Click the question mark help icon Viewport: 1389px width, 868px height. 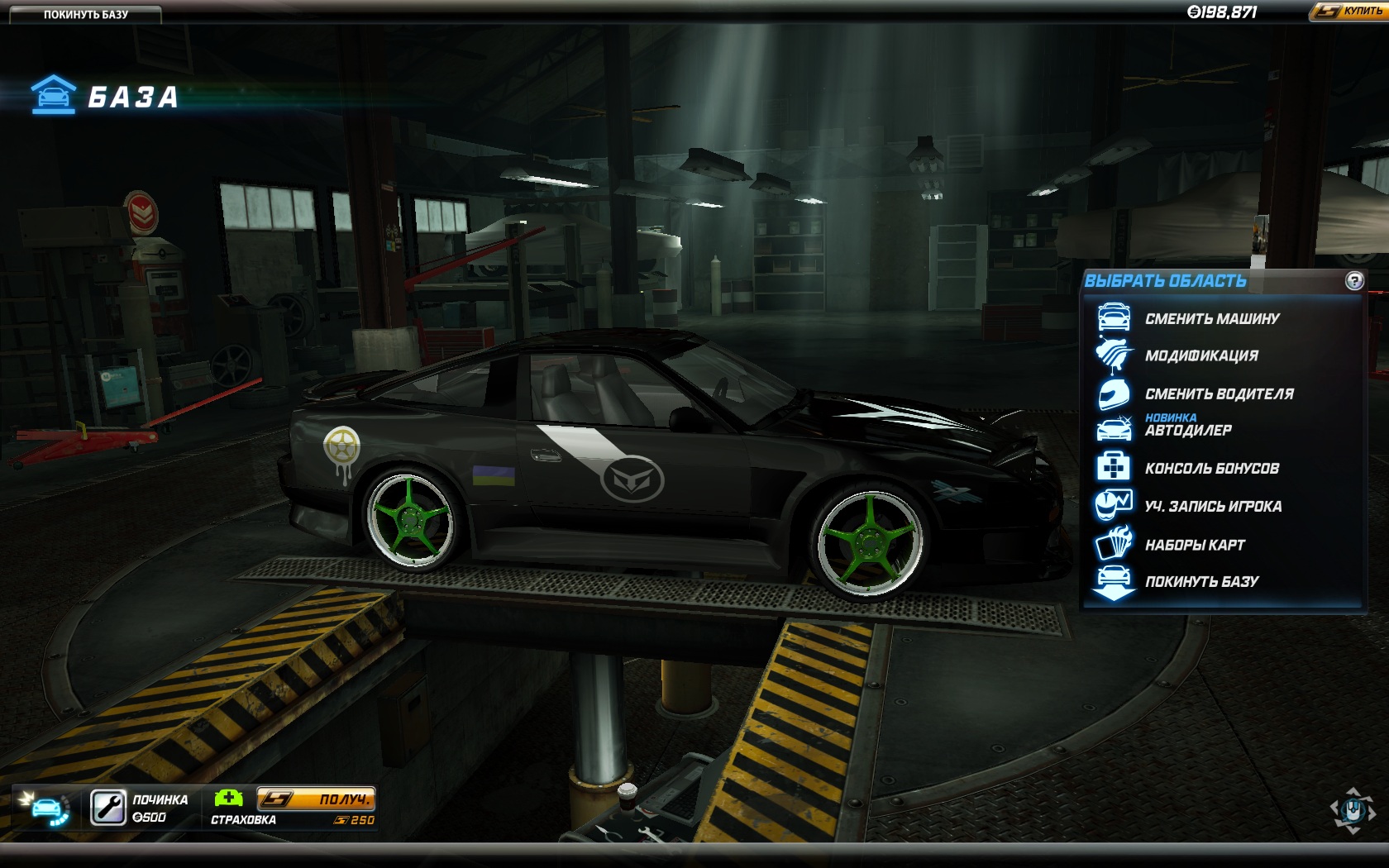coord(1353,281)
